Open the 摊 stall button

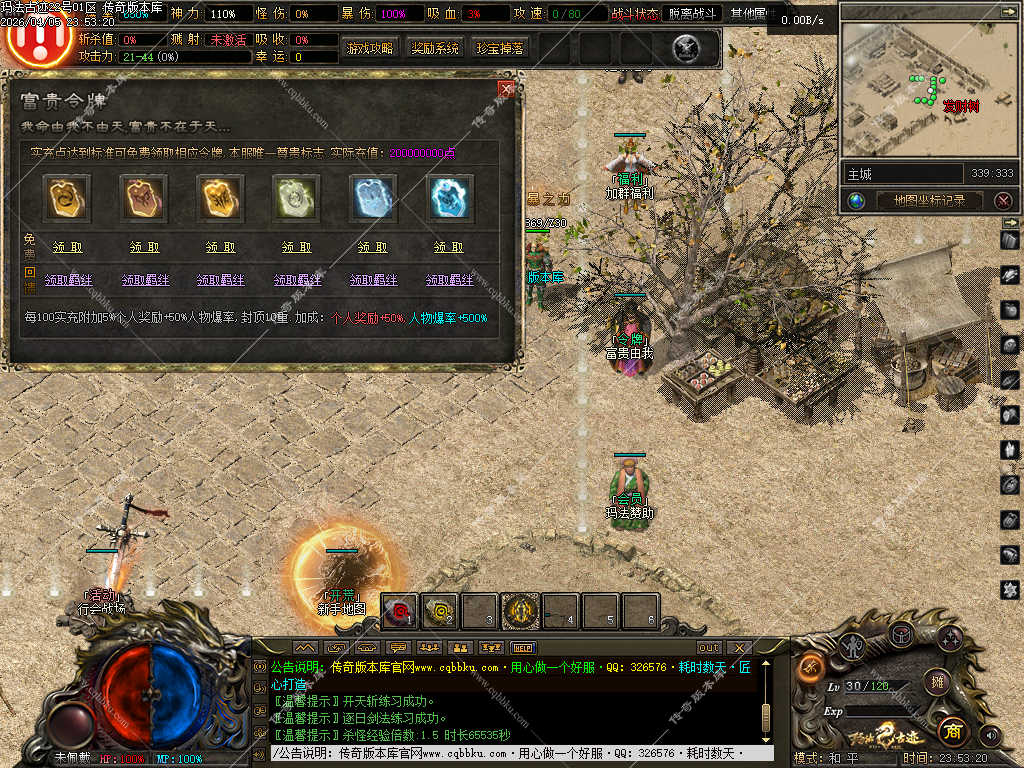pos(936,682)
